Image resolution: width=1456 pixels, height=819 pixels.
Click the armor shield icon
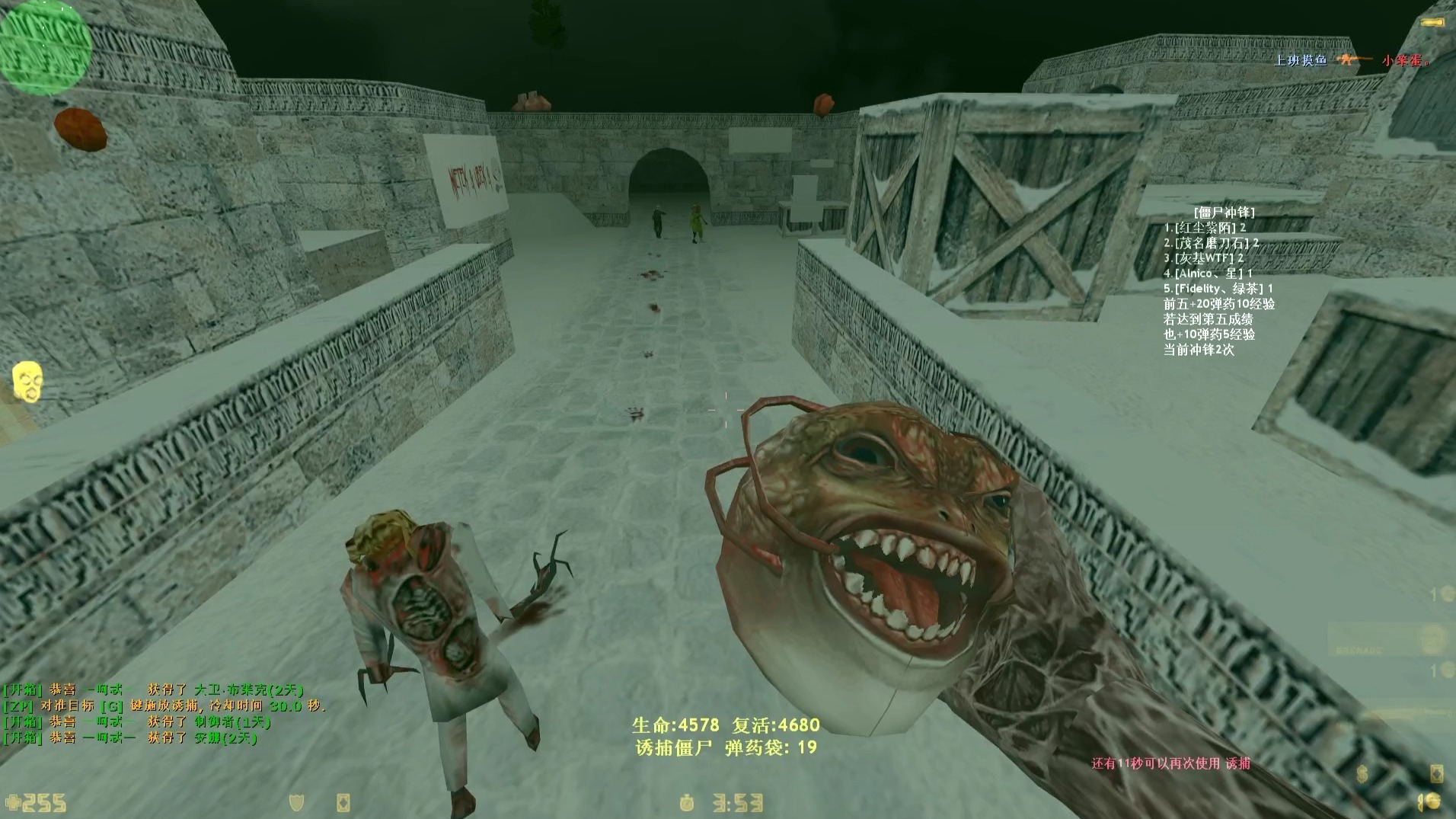(x=297, y=802)
